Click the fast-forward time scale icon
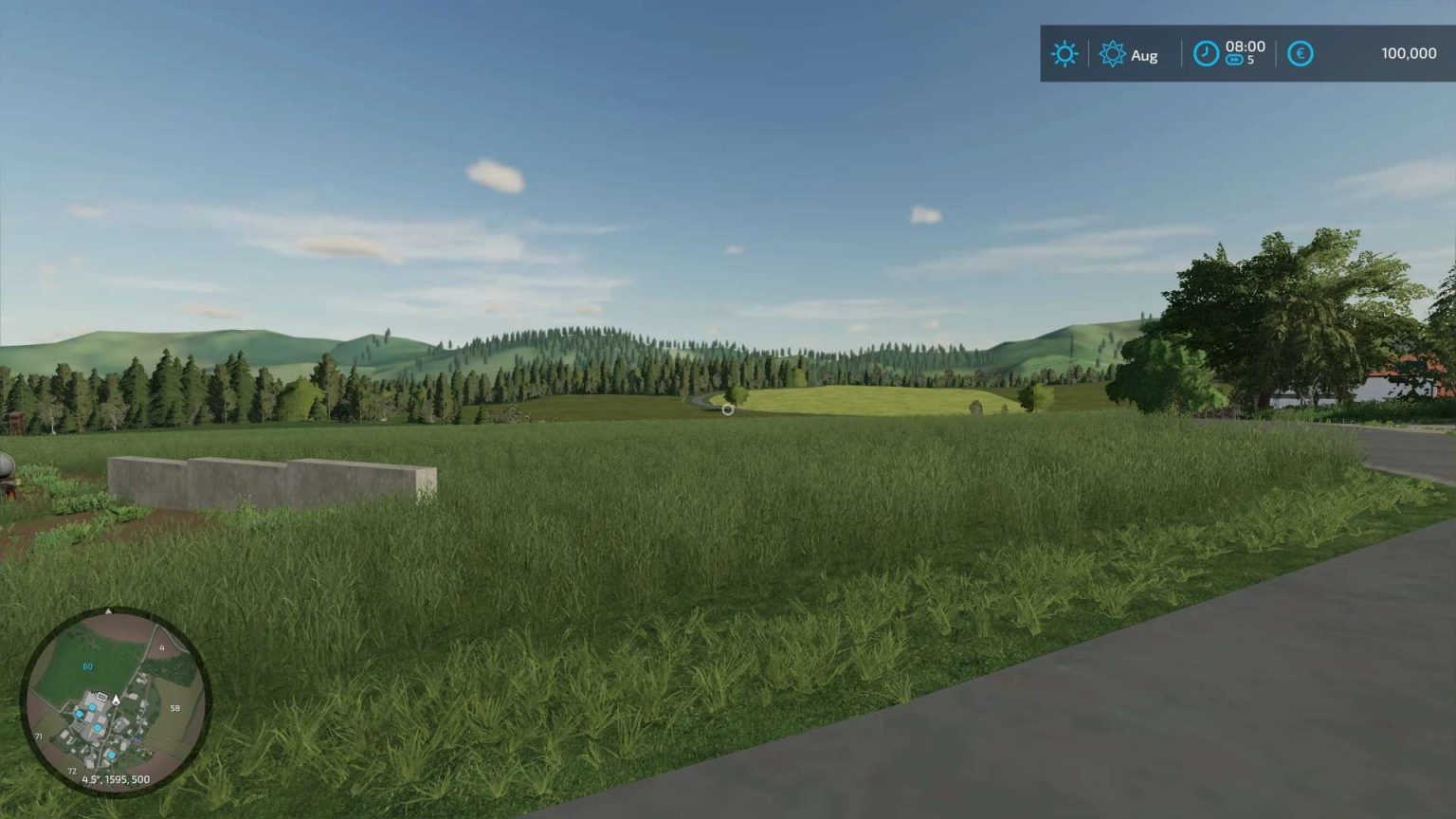Viewport: 1456px width, 819px height. point(1234,60)
